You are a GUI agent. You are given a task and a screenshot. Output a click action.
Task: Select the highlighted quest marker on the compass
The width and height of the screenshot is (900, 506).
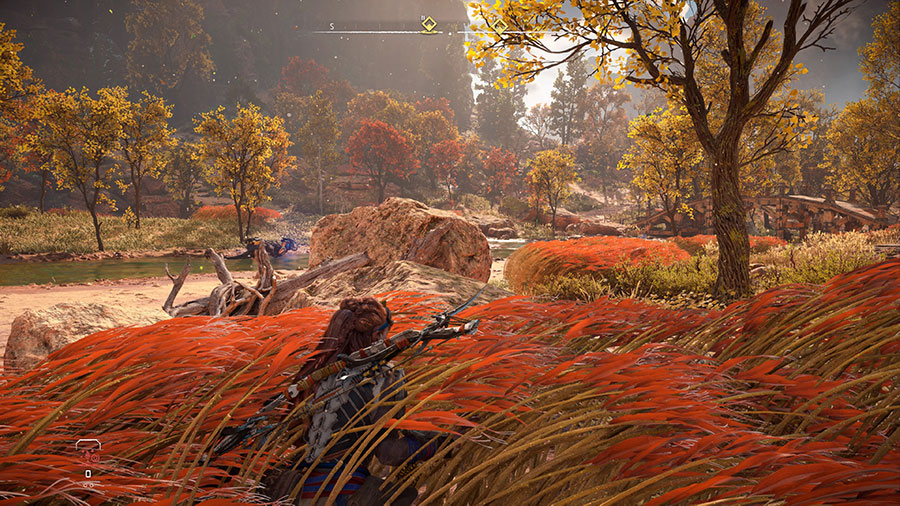click(429, 25)
